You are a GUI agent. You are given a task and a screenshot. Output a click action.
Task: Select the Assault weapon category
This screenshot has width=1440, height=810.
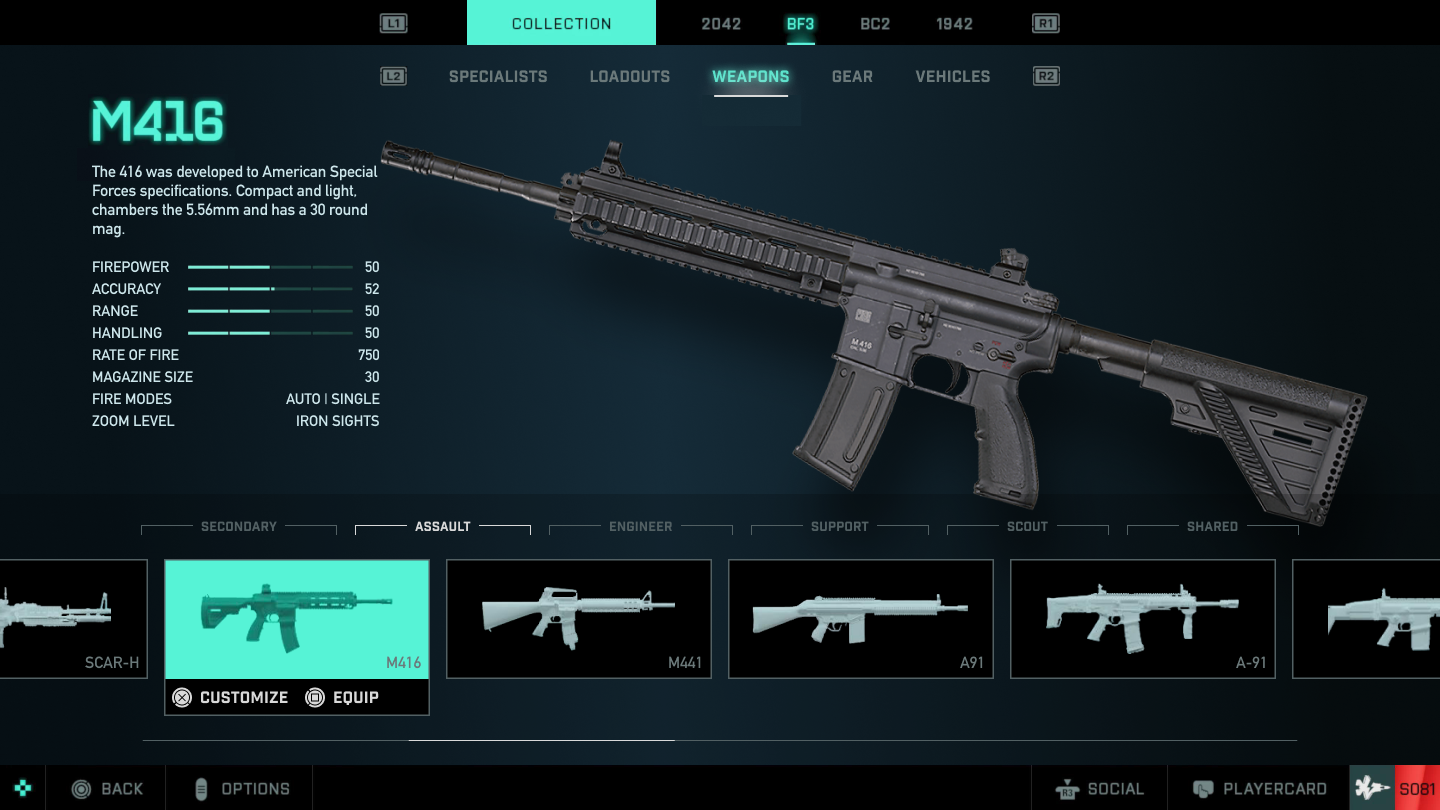[x=443, y=526]
